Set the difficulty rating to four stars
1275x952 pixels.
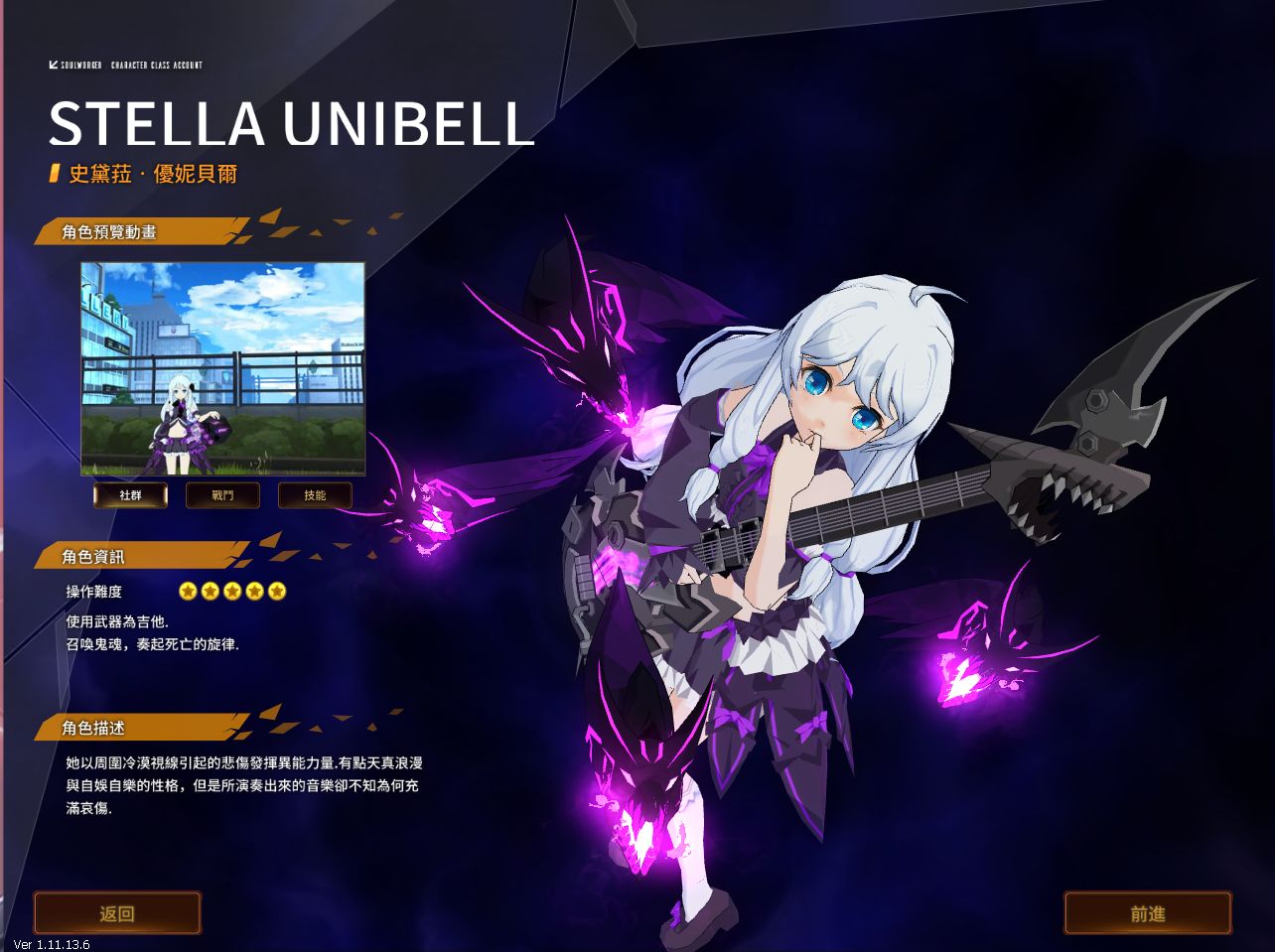[x=254, y=591]
